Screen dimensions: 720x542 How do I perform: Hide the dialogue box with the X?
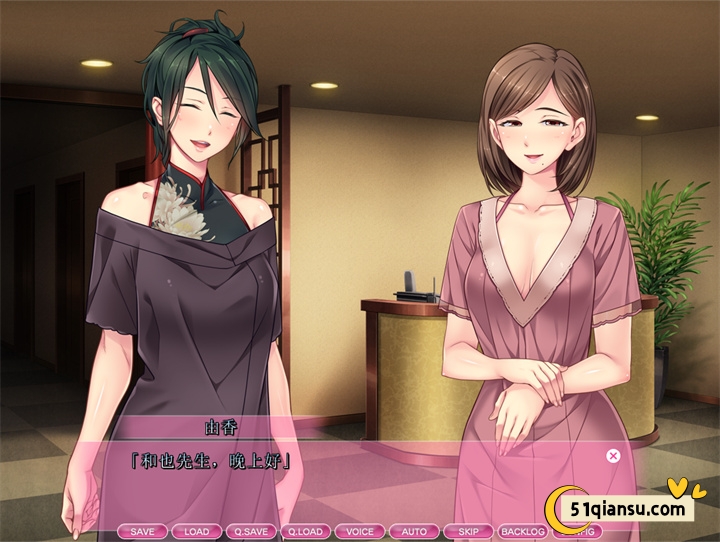pos(613,456)
